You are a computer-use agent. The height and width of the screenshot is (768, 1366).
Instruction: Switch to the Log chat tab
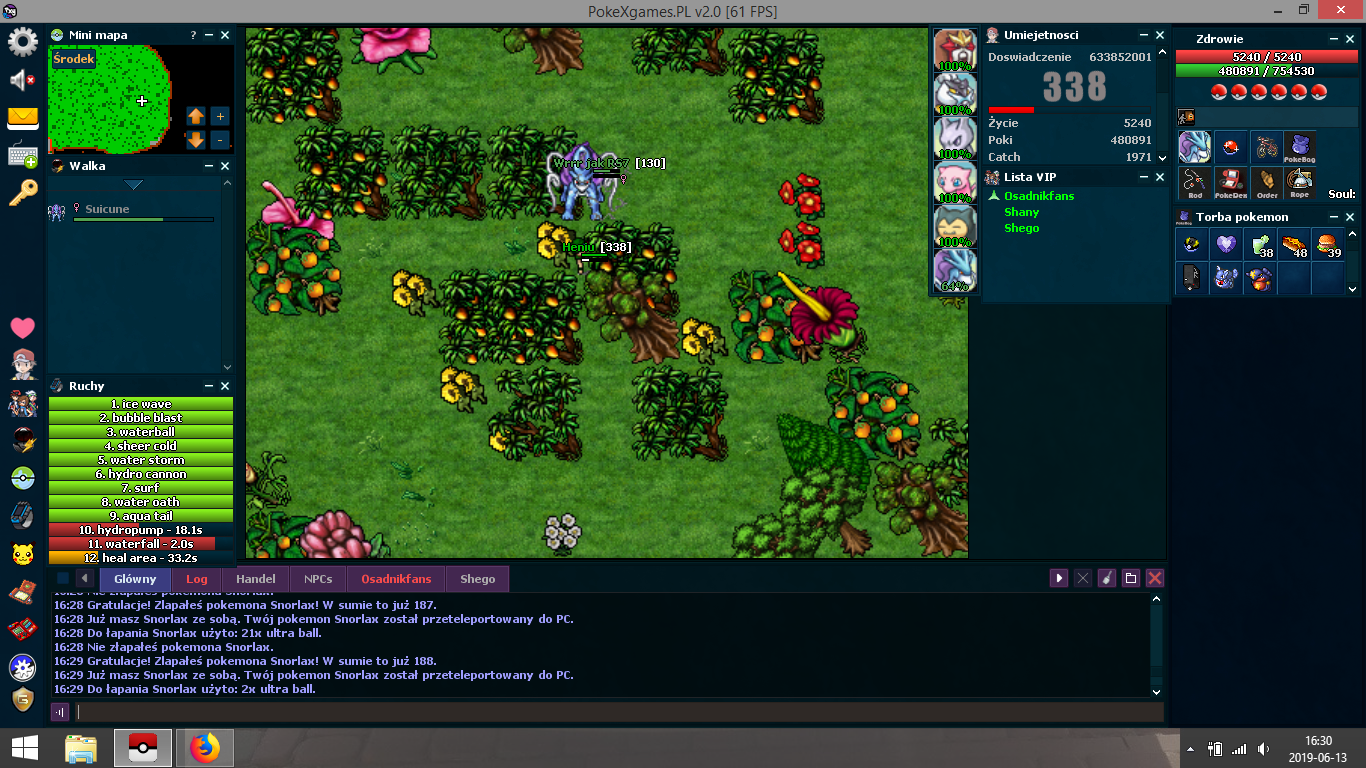pyautogui.click(x=196, y=579)
